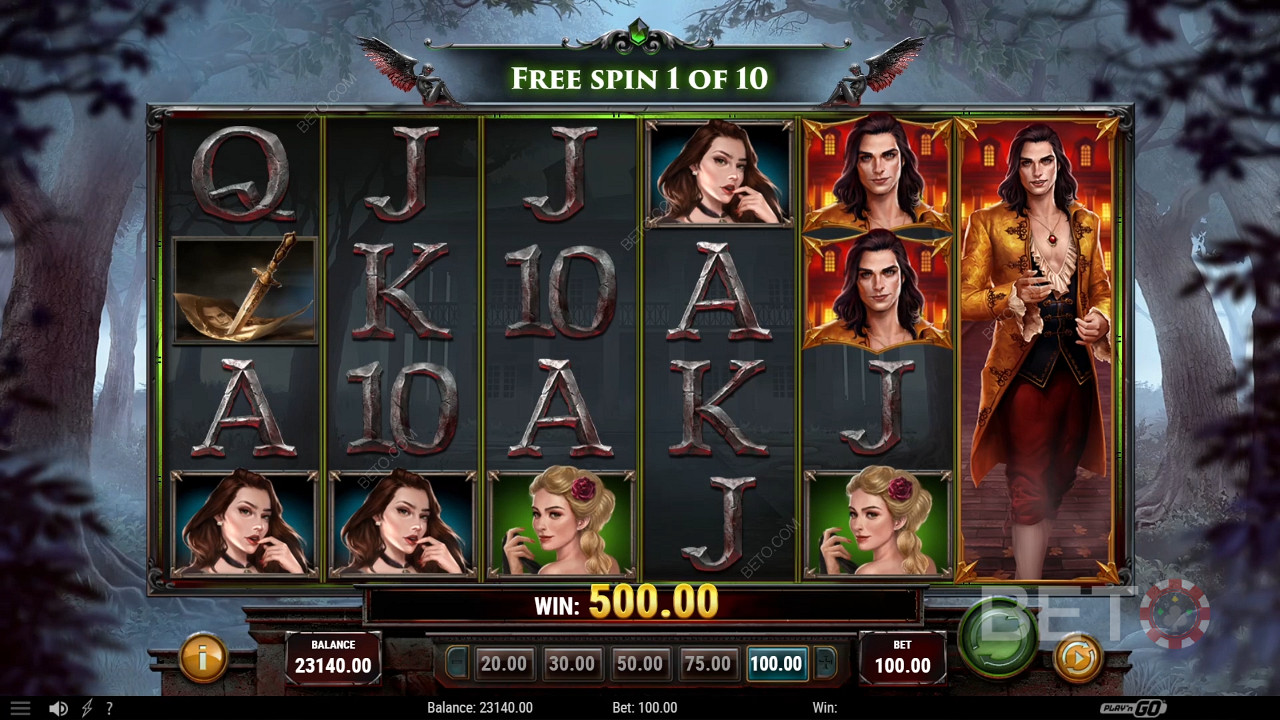The width and height of the screenshot is (1280, 720).
Task: Click the green spin button
Action: tap(996, 638)
